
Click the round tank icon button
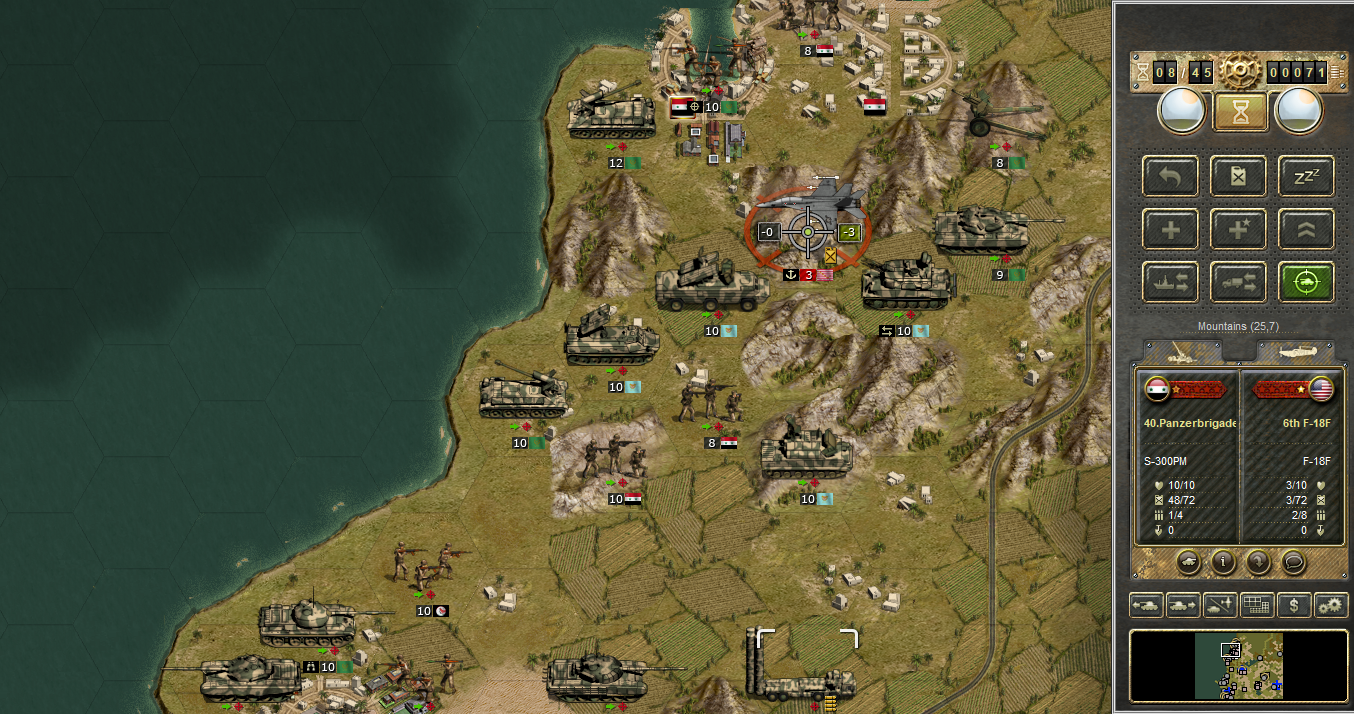1187,562
